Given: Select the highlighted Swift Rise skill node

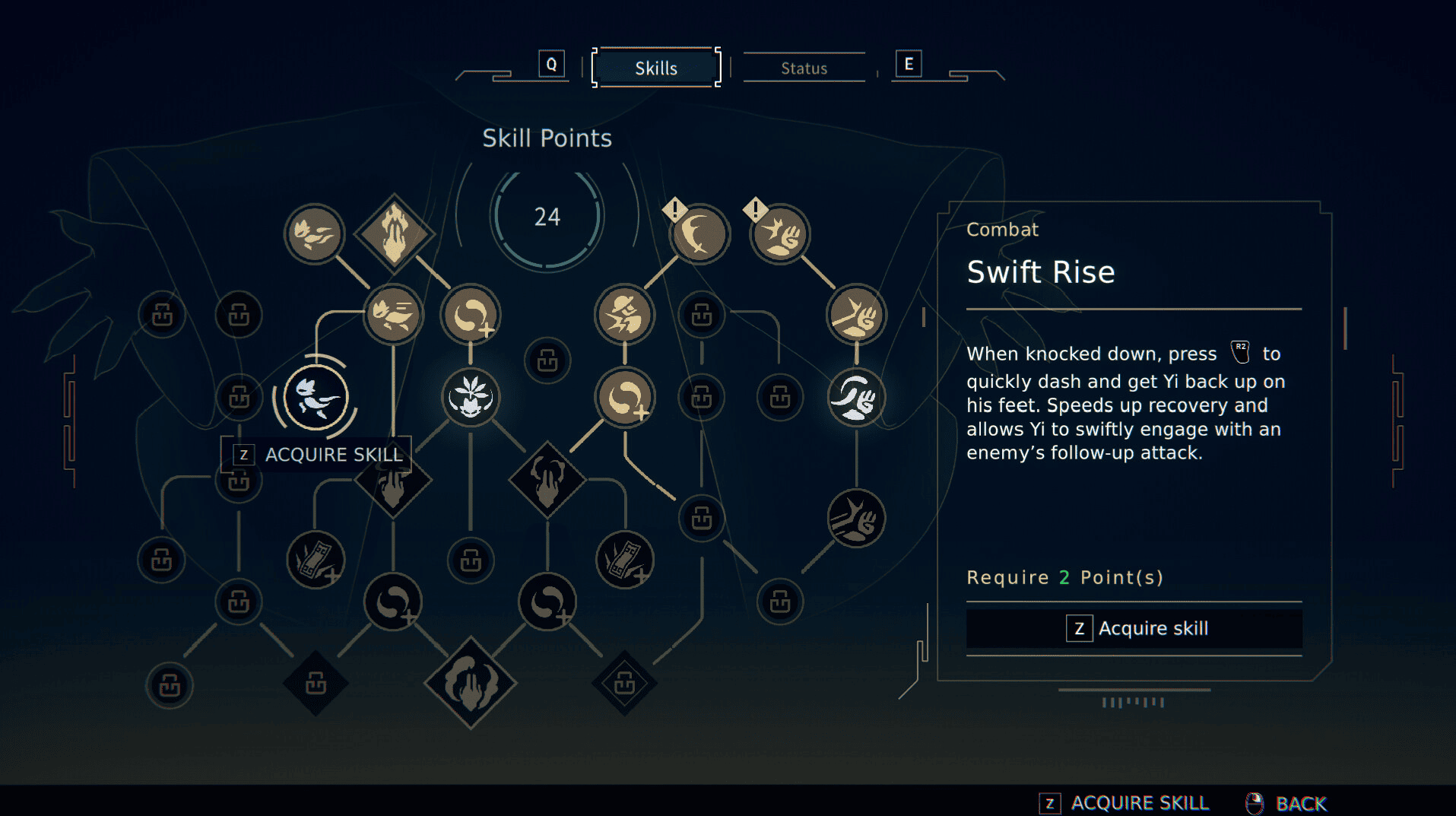Looking at the screenshot, I should click(x=316, y=397).
